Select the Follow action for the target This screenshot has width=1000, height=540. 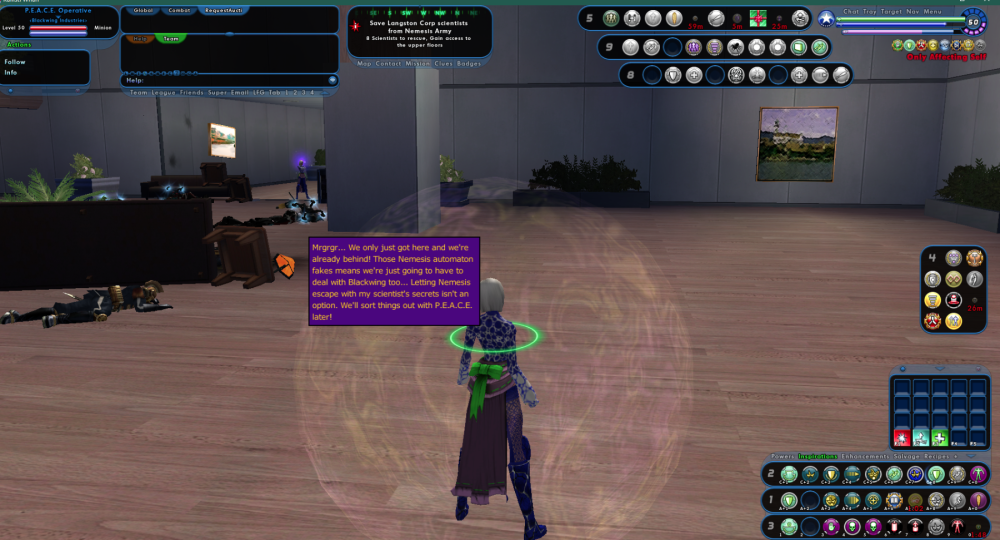tap(15, 62)
